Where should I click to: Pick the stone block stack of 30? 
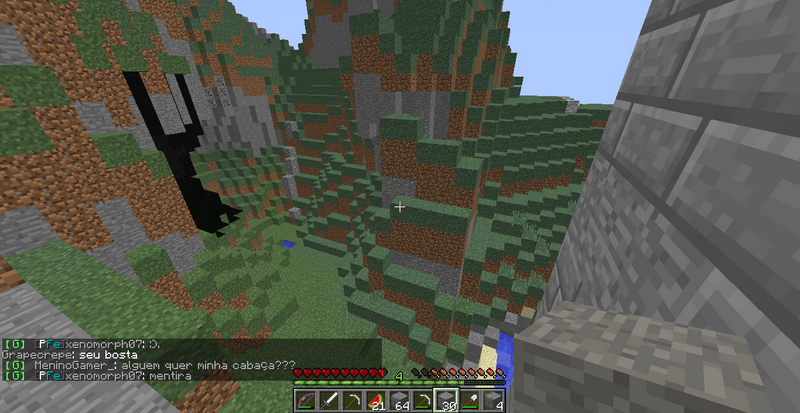[448, 401]
